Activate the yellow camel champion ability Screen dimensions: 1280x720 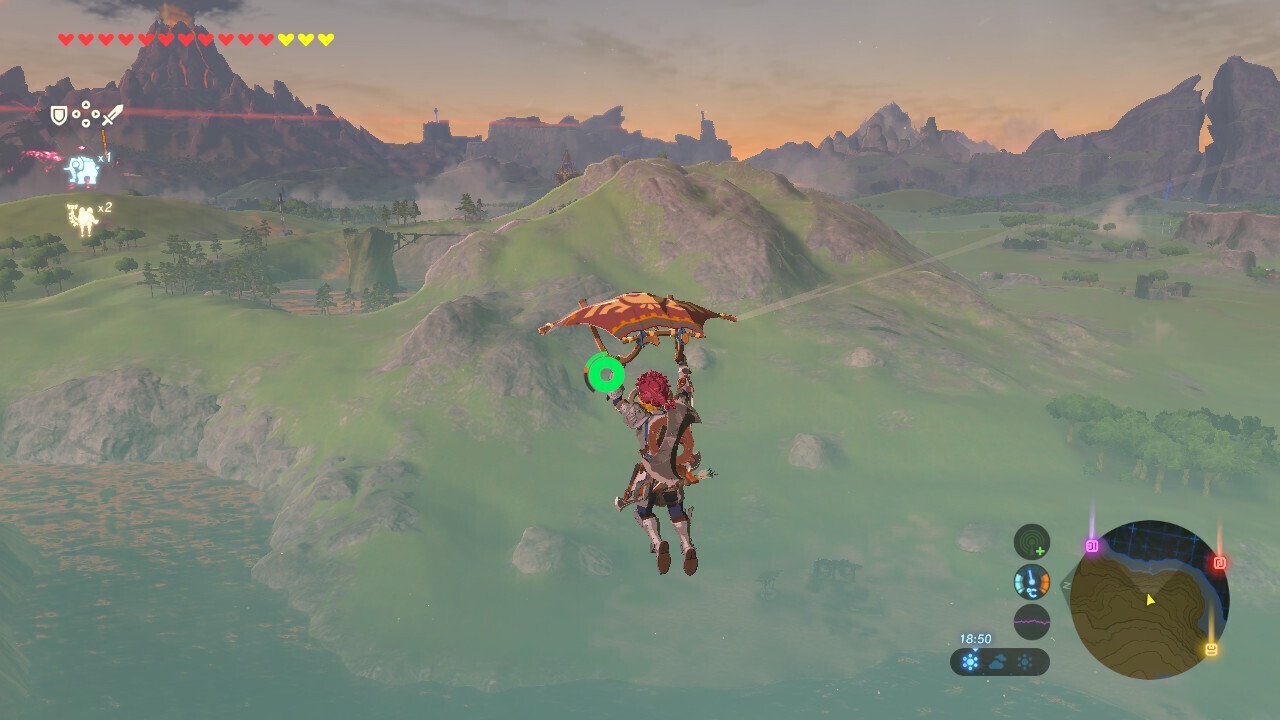[x=81, y=219]
